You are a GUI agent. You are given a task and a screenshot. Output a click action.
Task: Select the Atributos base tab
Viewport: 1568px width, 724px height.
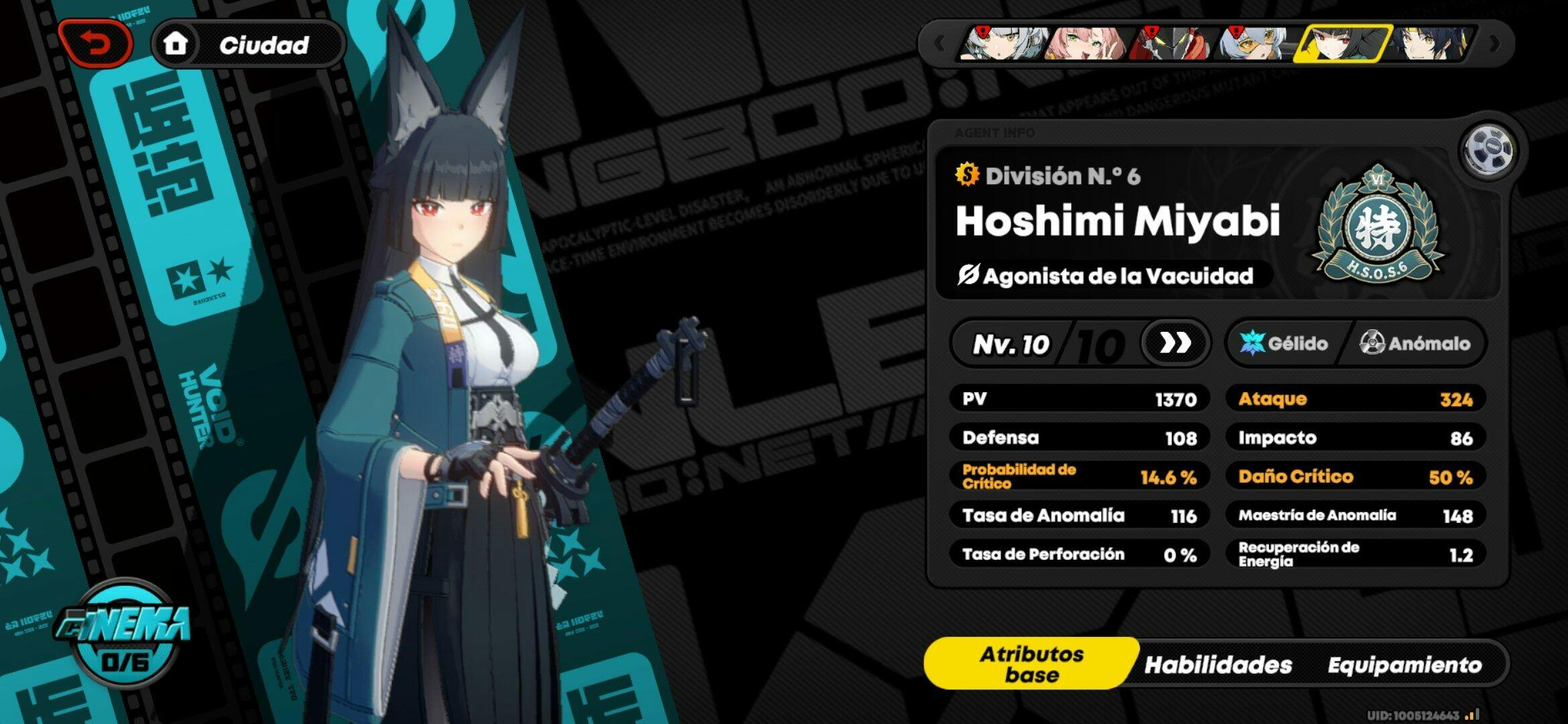[x=1031, y=664]
